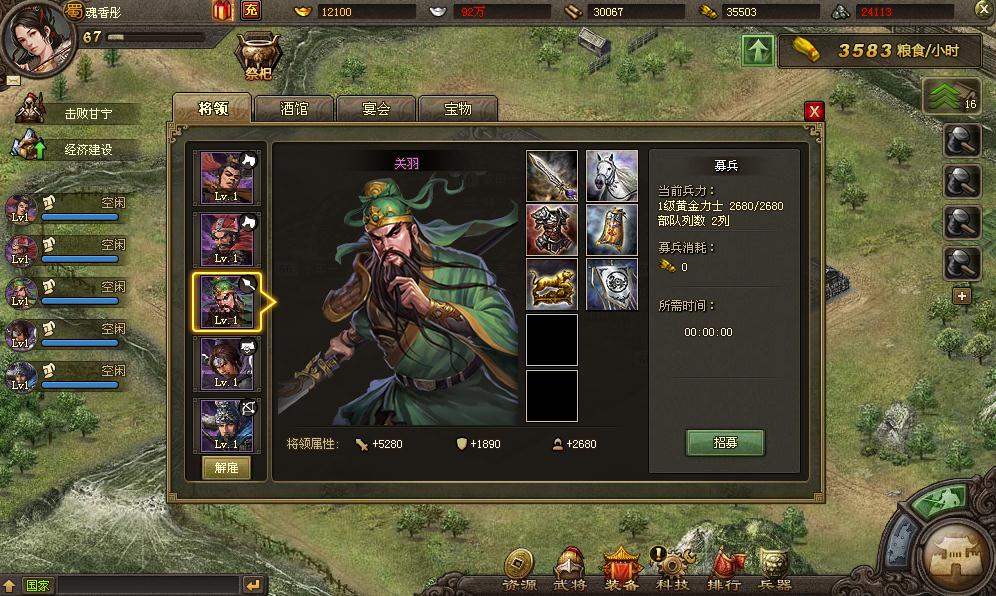Image resolution: width=996 pixels, height=596 pixels.
Task: Open the 经济建设 task entry
Action: [x=88, y=149]
